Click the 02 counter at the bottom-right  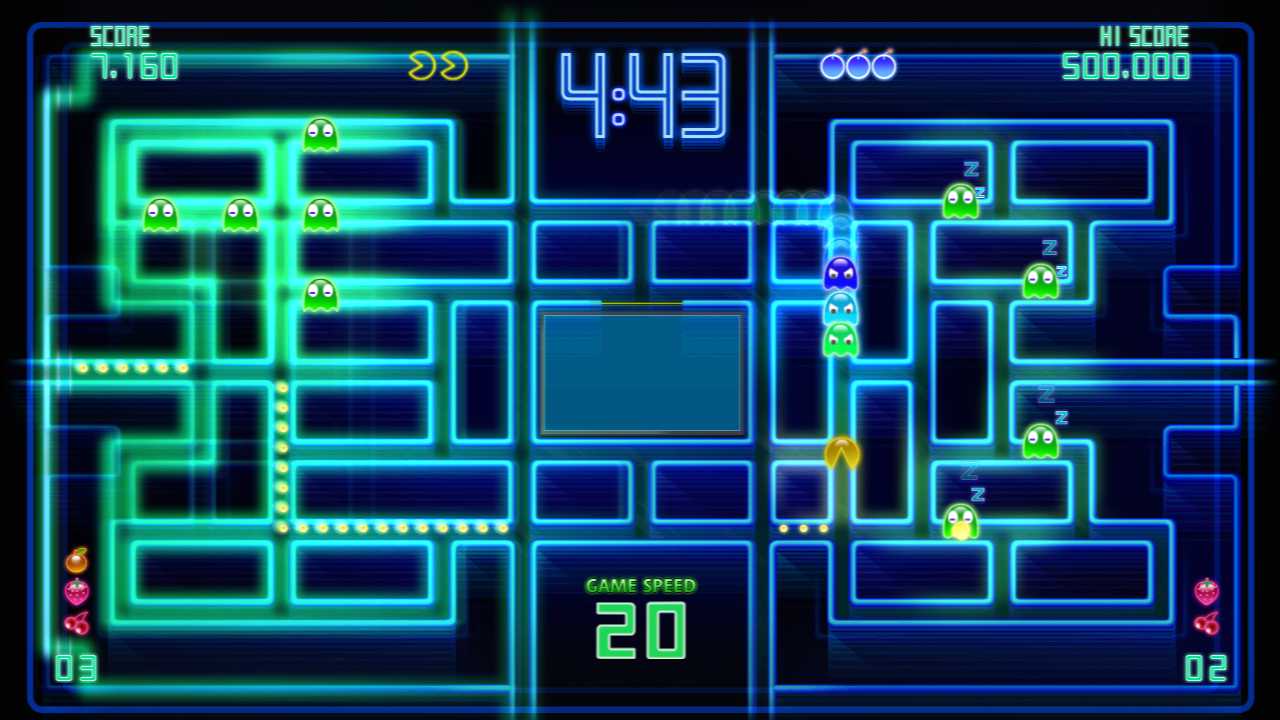(1205, 668)
